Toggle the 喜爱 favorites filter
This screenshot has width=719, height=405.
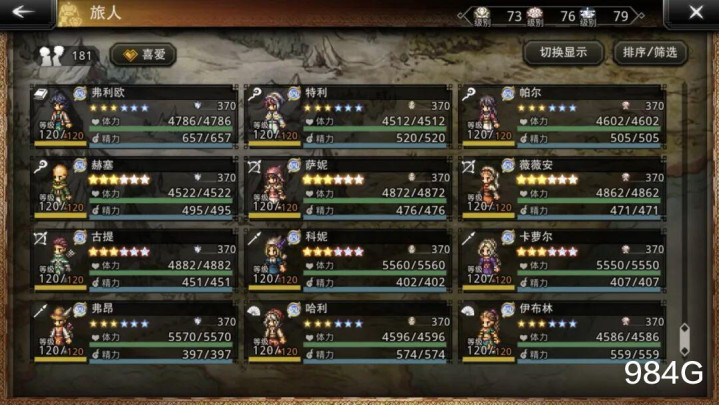click(143, 54)
